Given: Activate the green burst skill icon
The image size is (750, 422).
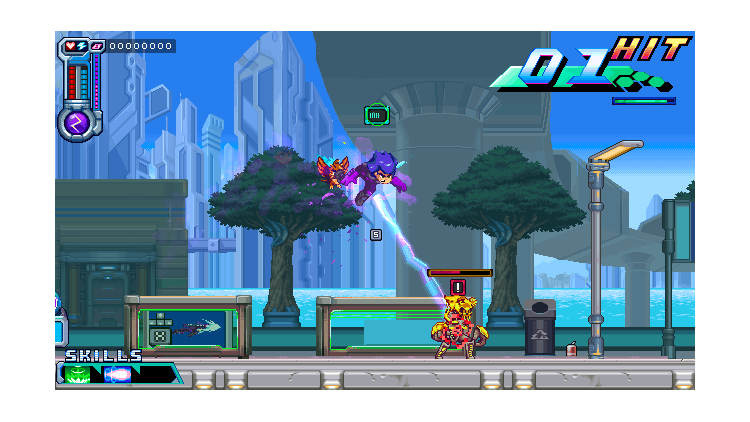Looking at the screenshot, I should click(77, 375).
